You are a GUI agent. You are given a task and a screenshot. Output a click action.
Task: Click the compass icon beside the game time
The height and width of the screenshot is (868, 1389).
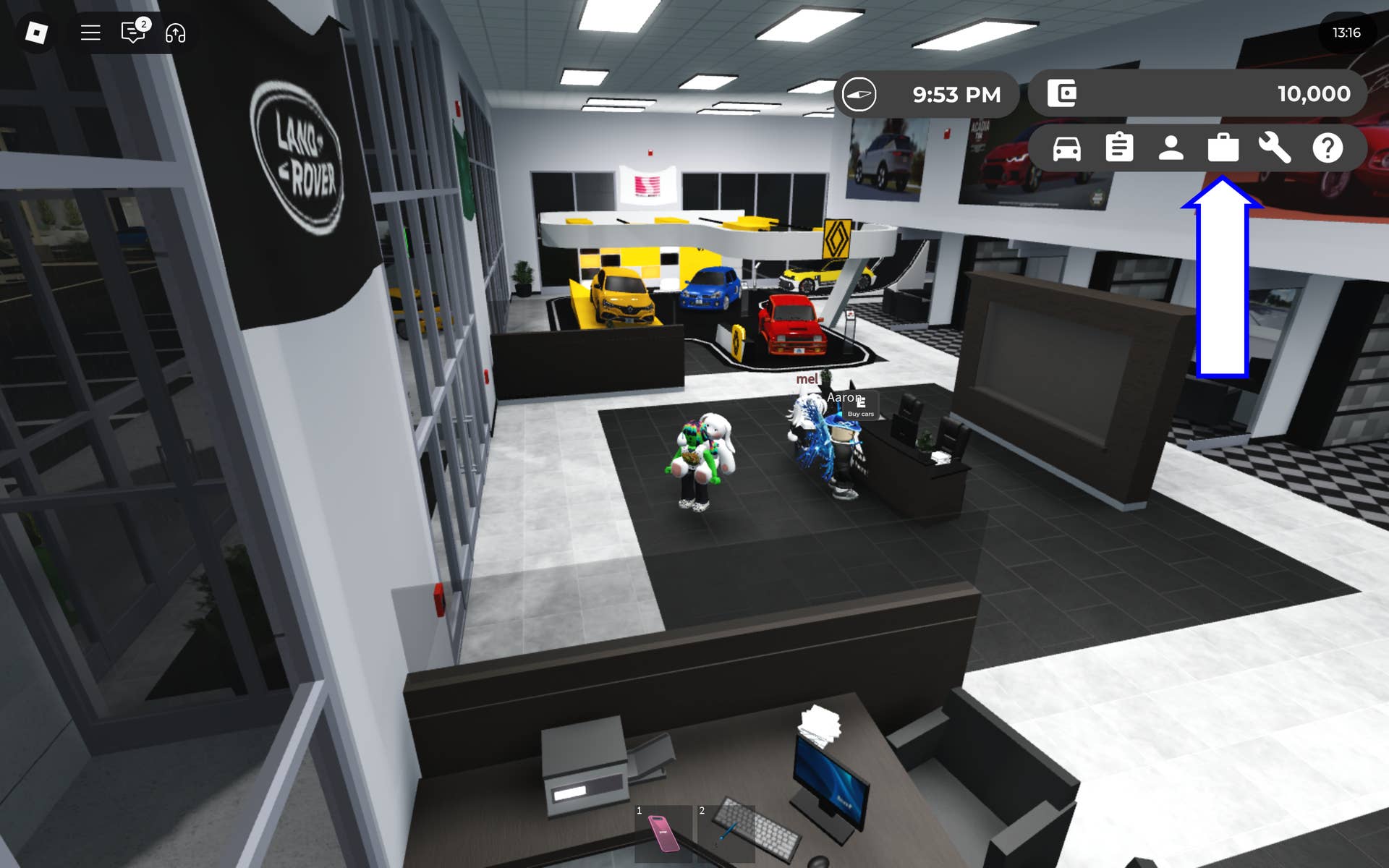click(x=860, y=93)
